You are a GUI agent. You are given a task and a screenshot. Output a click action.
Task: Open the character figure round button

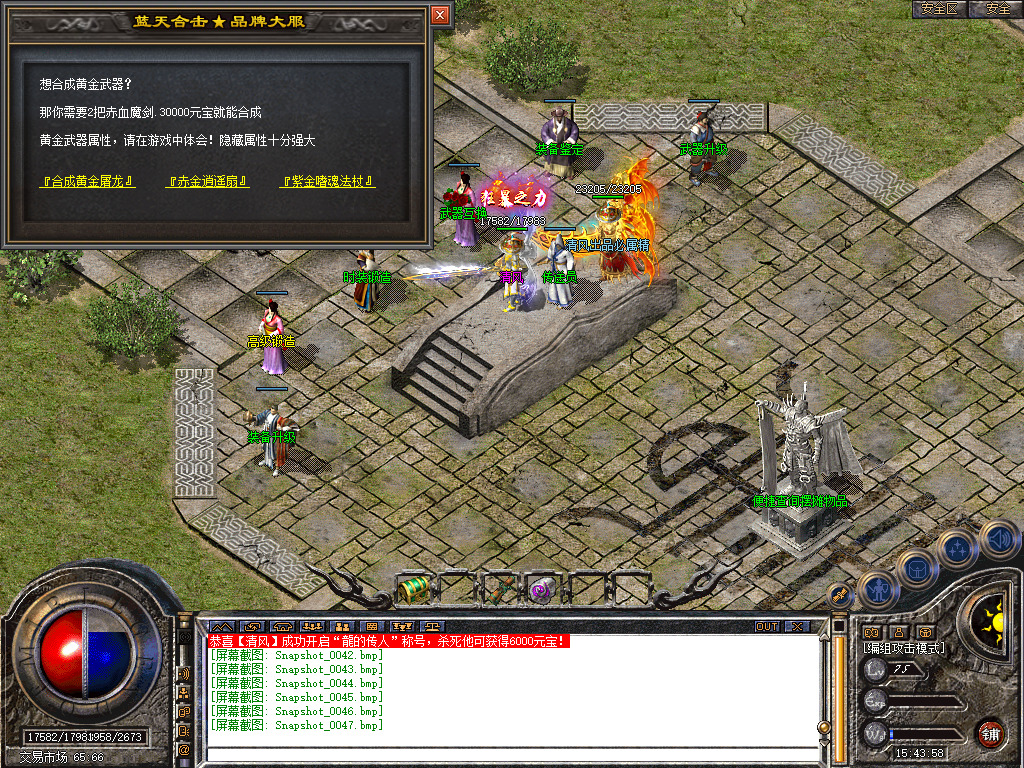[876, 589]
